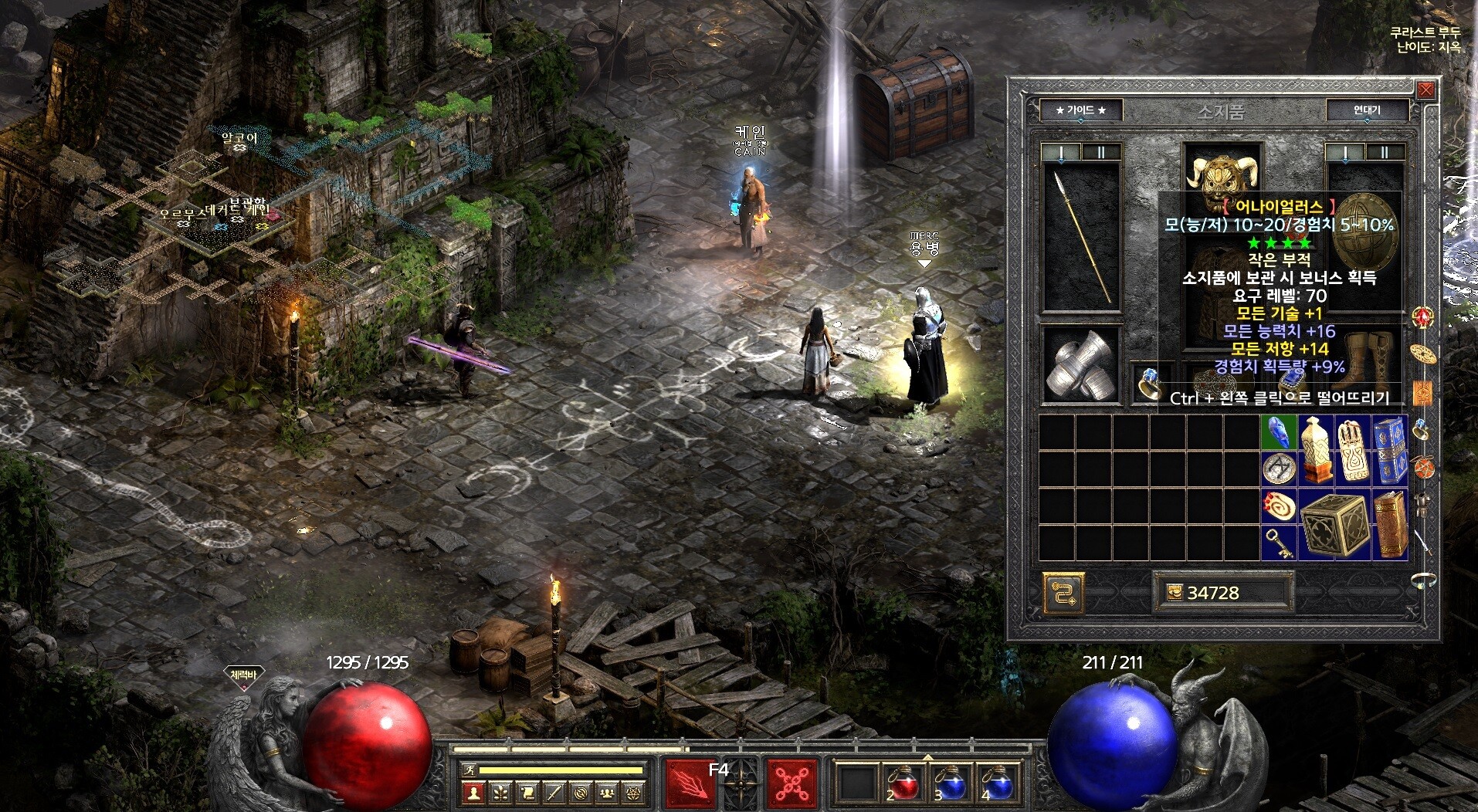The width and height of the screenshot is (1478, 812).
Task: Open the skill tree leaf icon button
Action: click(x=501, y=792)
